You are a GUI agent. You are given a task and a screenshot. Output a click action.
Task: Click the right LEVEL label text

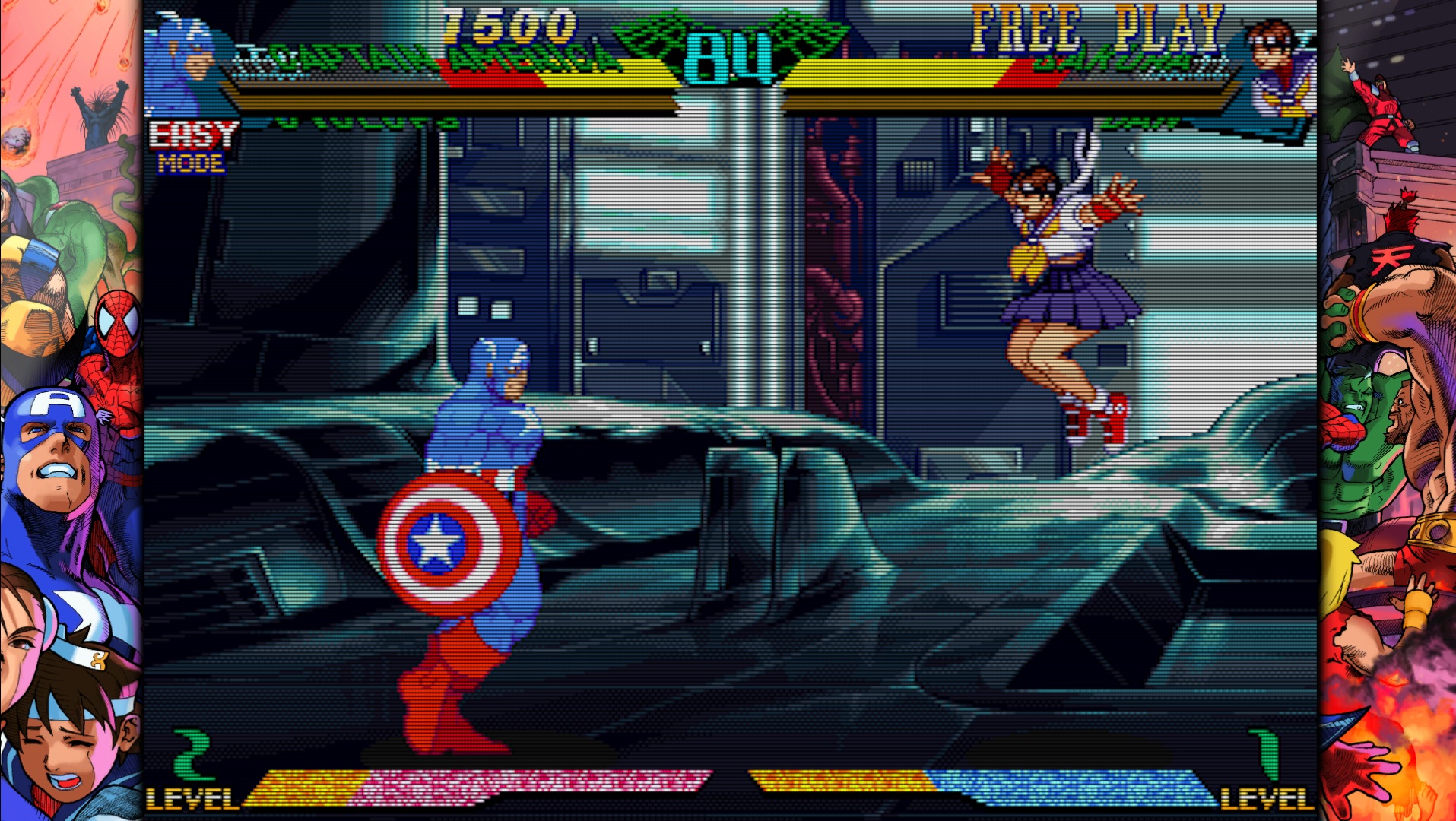1268,798
